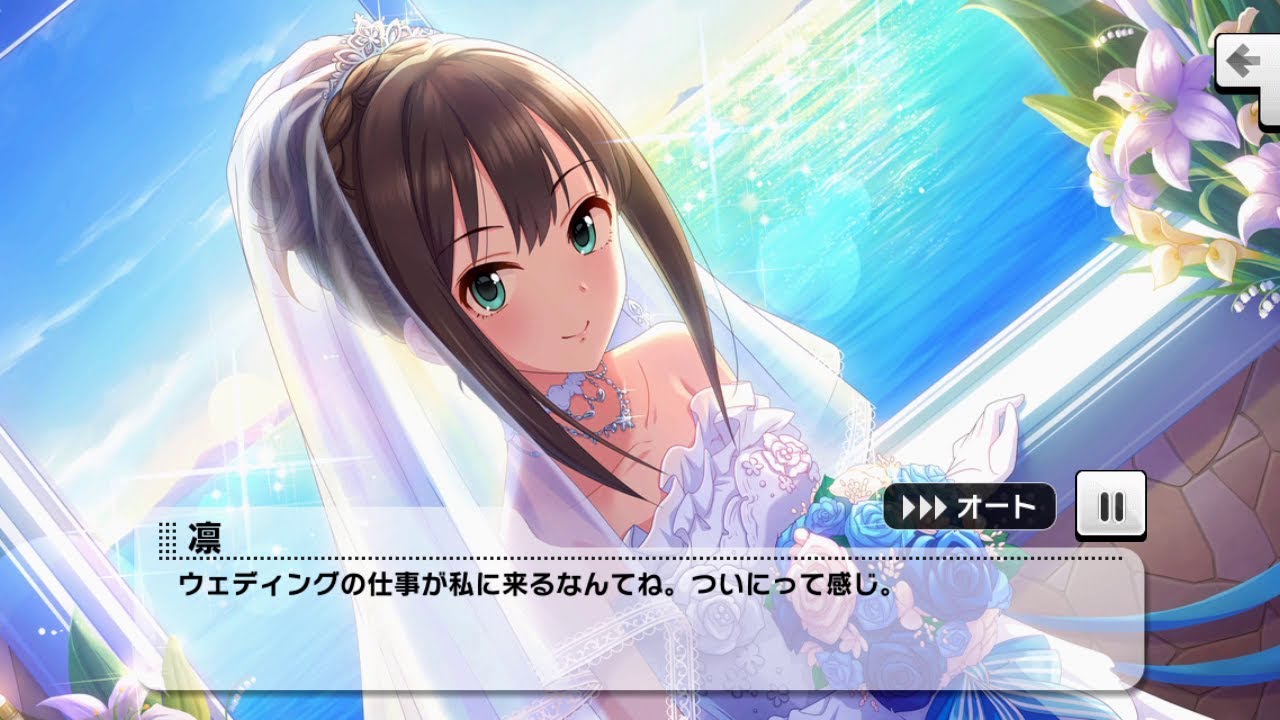Click the back button to leave communication
Screen dimensions: 1280x720
[1245, 62]
